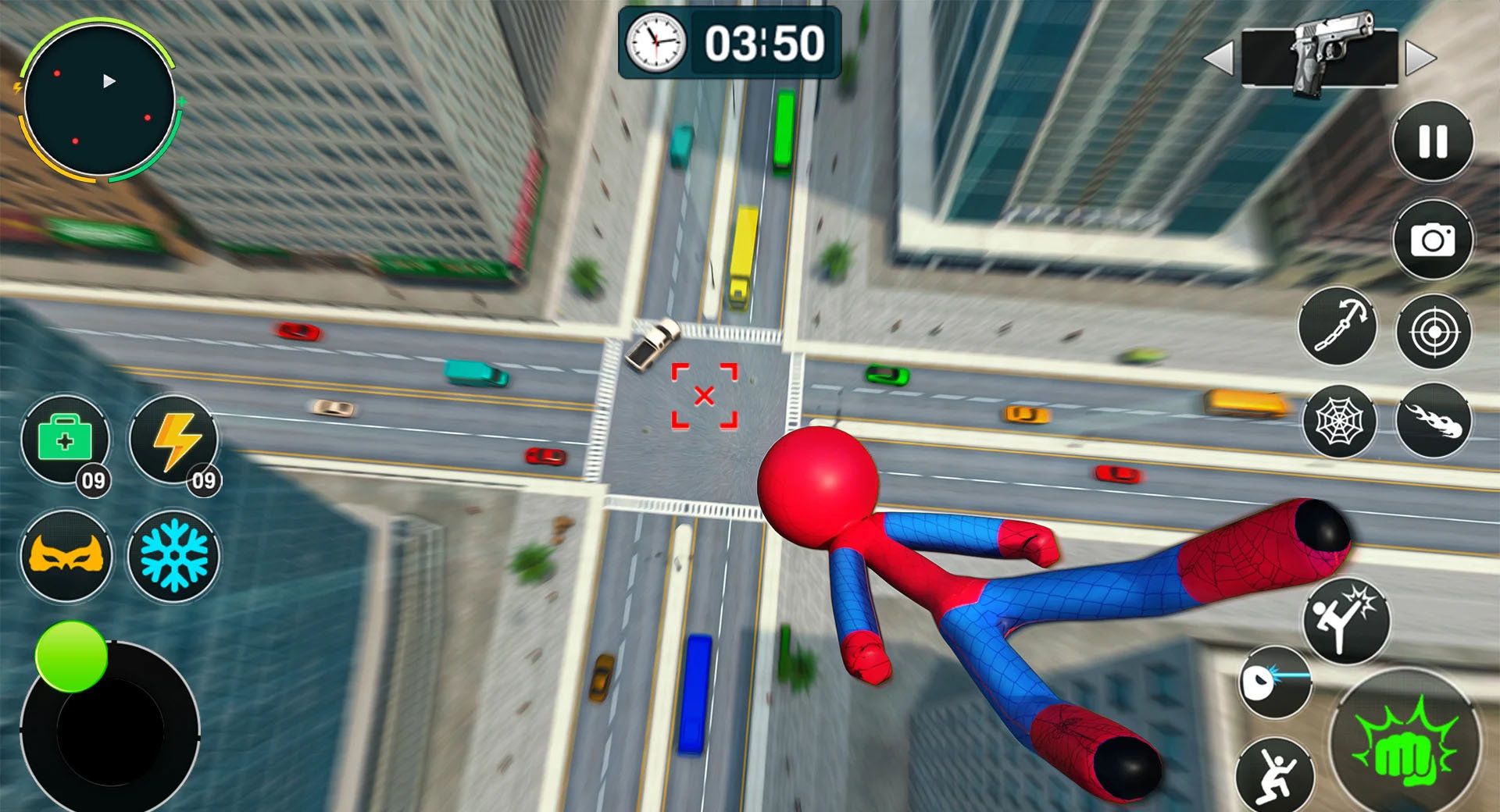Trigger the jump action button
The width and height of the screenshot is (1500, 812).
coord(1275,775)
